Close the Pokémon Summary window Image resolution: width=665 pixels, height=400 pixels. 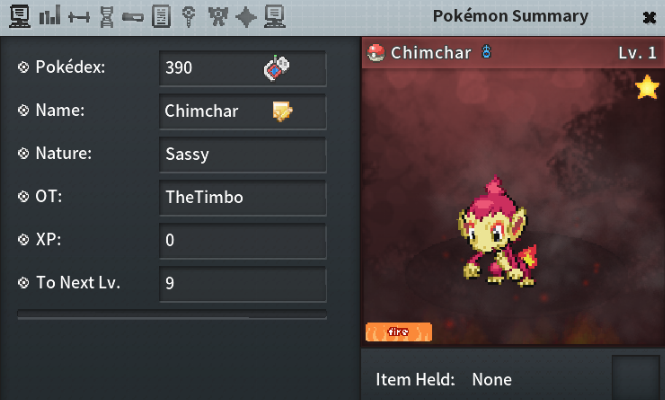click(649, 17)
